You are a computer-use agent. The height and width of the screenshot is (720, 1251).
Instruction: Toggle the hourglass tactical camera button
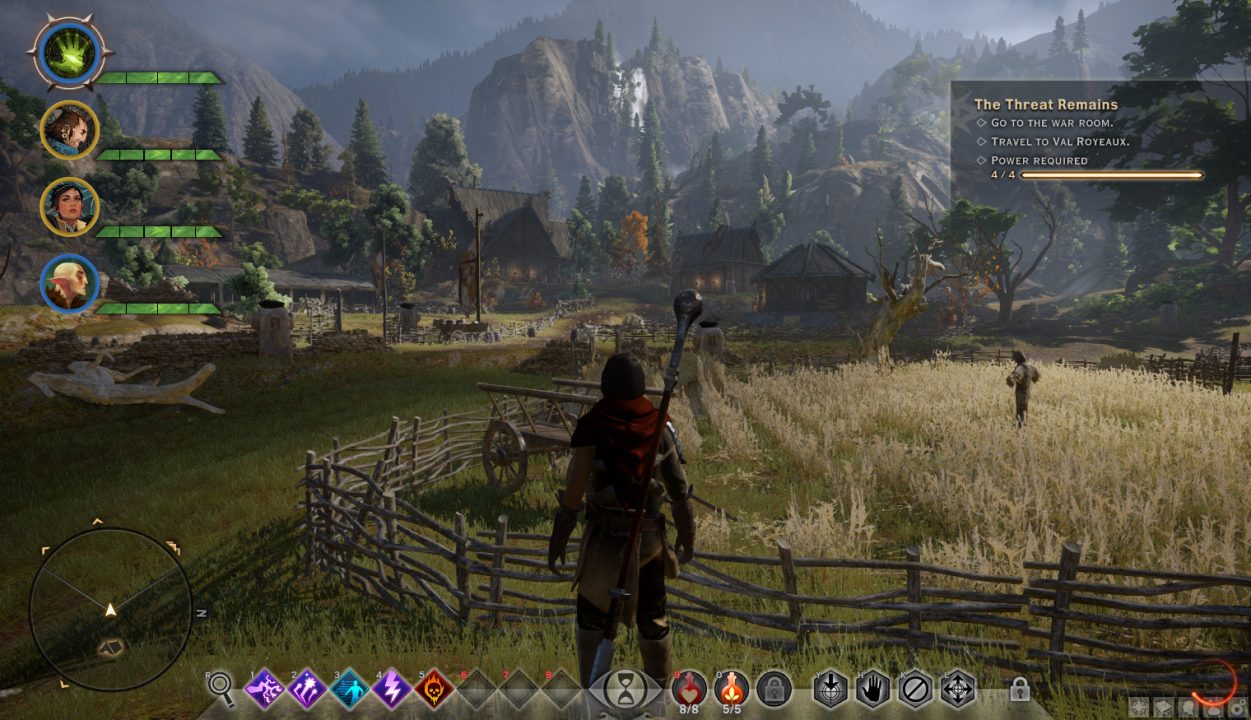coord(625,689)
